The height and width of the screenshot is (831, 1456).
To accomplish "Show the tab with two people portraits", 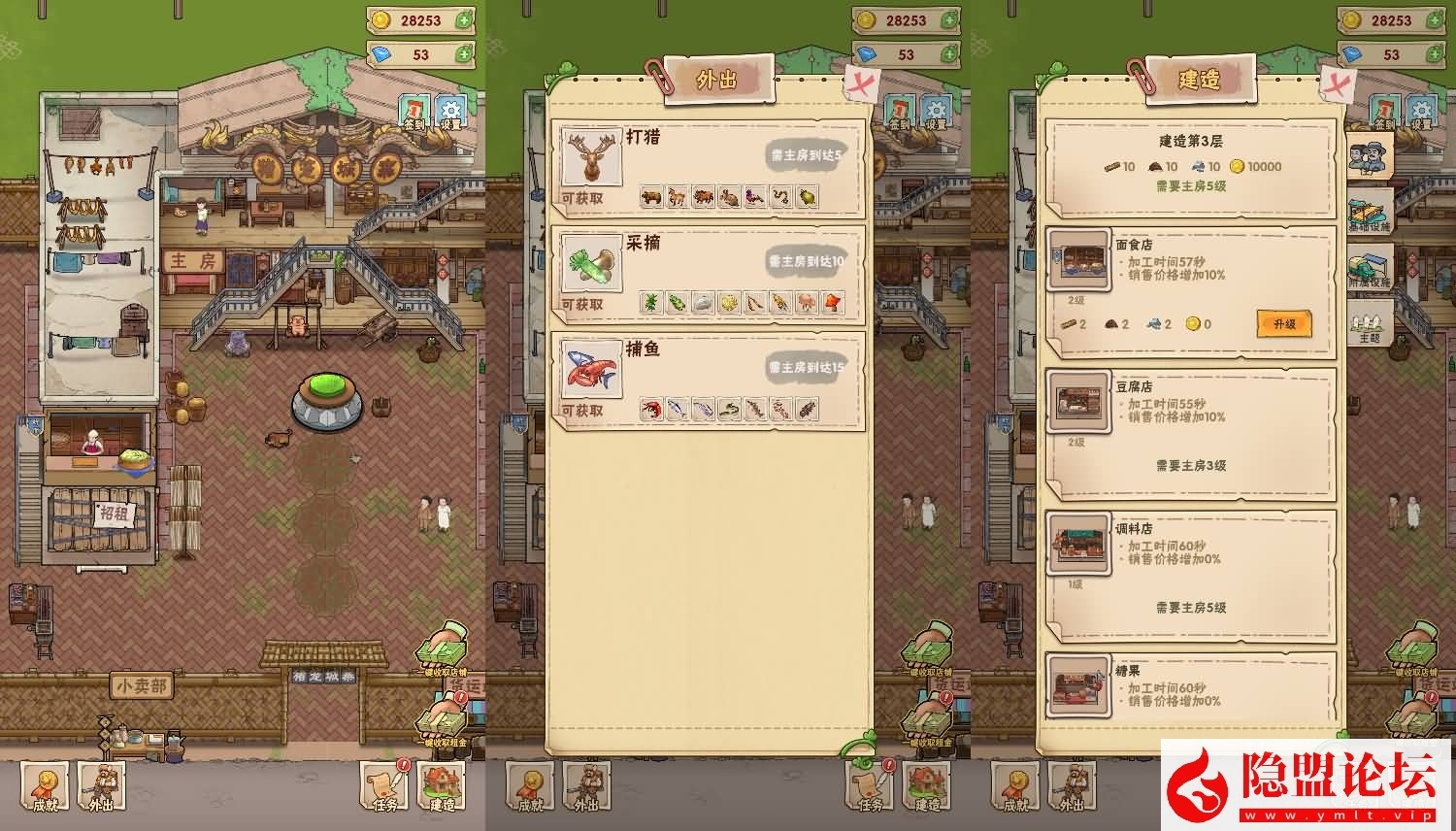I will (1370, 154).
